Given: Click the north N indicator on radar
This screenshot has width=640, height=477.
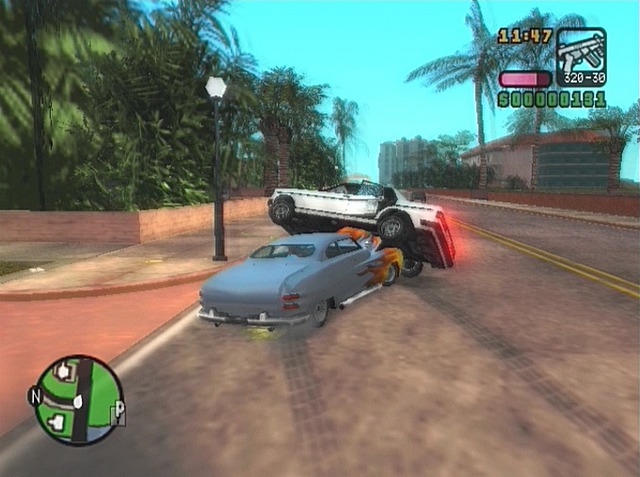Looking at the screenshot, I should click(x=36, y=396).
